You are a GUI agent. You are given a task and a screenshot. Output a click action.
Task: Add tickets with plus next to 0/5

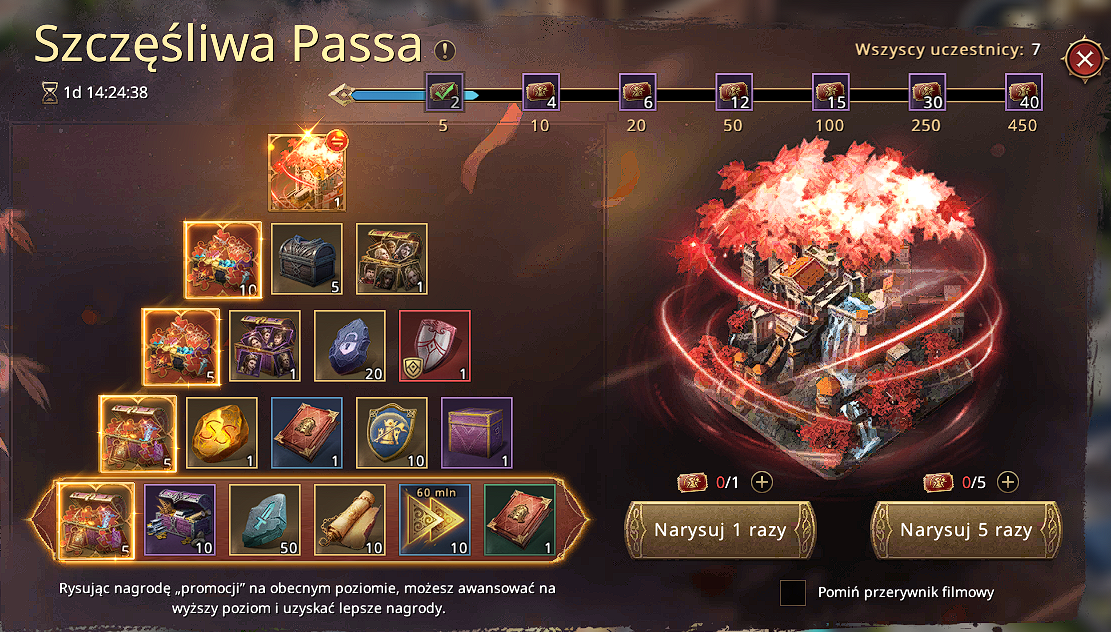(x=1008, y=482)
